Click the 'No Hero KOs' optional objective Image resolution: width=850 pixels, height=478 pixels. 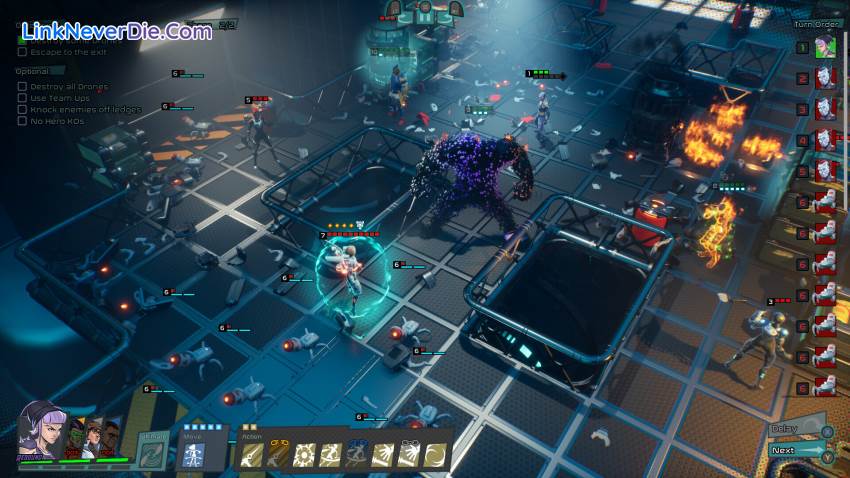tap(54, 121)
